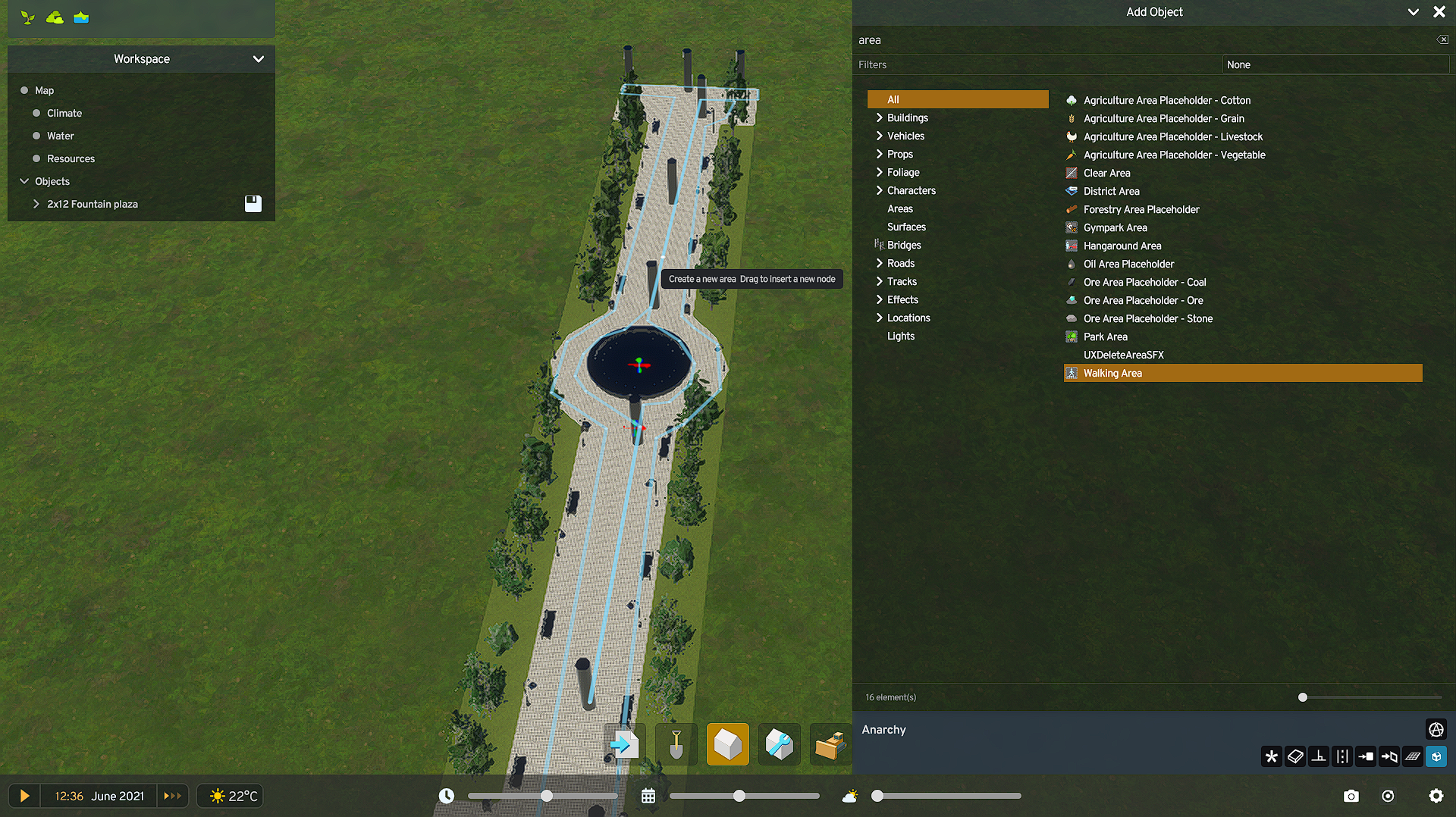Click the camera screenshot icon bottom right
This screenshot has width=1456, height=817.
(x=1351, y=796)
